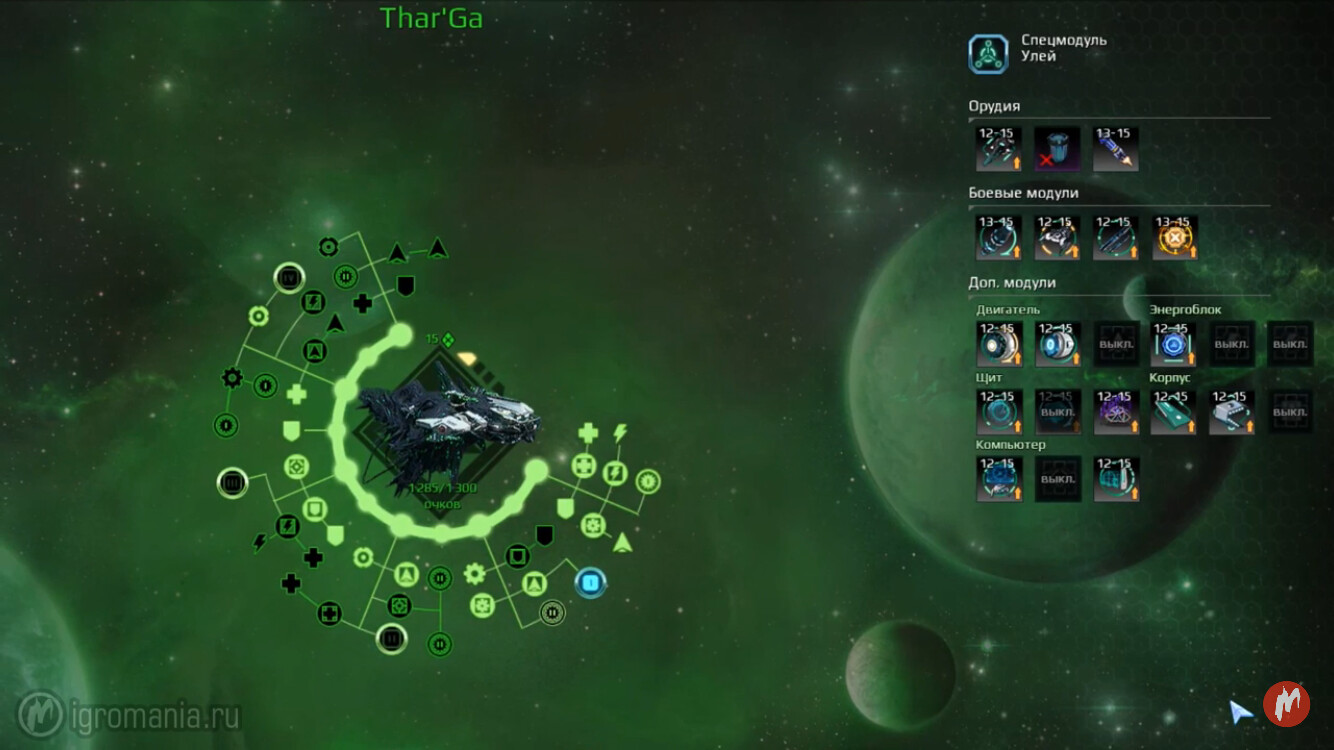The width and height of the screenshot is (1334, 750).
Task: Click the disabled ВЫКЛ. slot under Двигатель
Action: (x=1115, y=344)
